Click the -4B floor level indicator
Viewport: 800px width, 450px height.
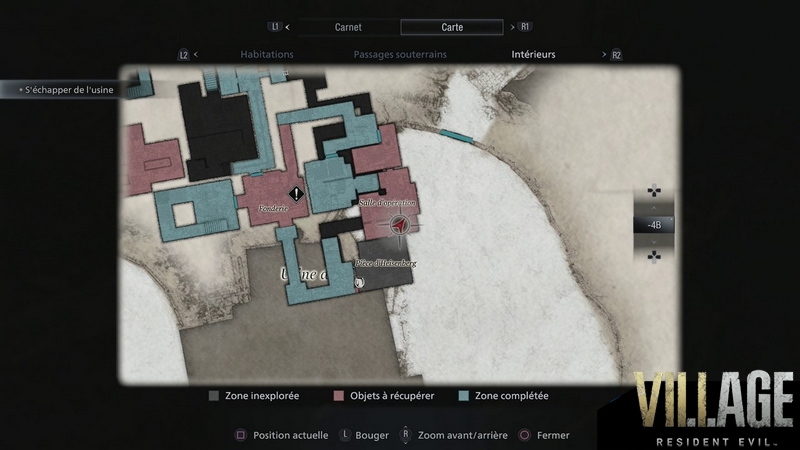pos(654,225)
